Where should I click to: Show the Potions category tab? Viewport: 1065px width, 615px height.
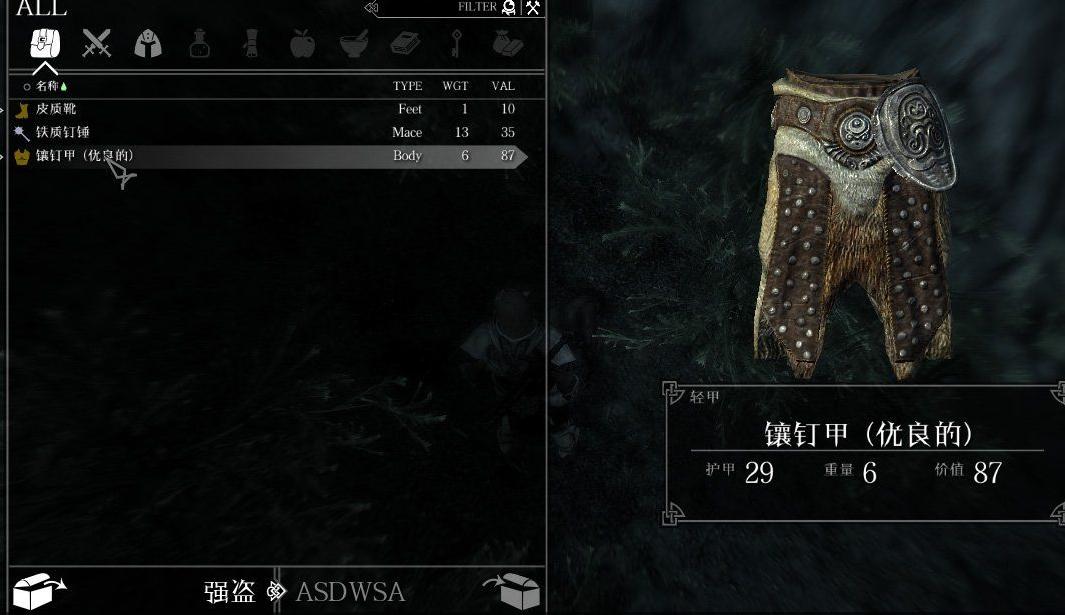[200, 44]
